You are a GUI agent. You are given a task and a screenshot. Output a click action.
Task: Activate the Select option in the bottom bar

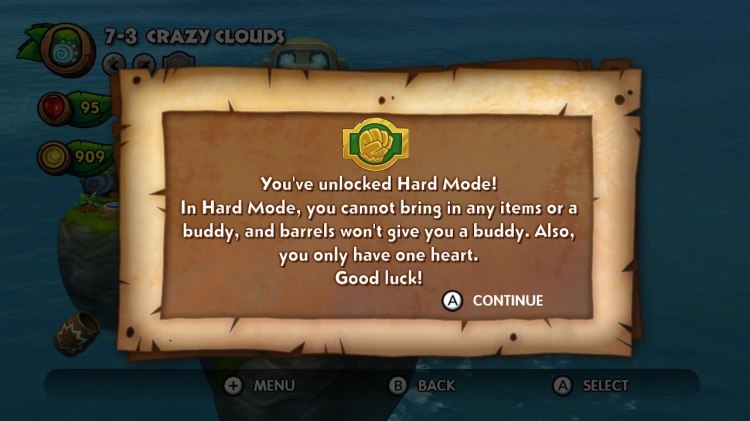(x=591, y=385)
